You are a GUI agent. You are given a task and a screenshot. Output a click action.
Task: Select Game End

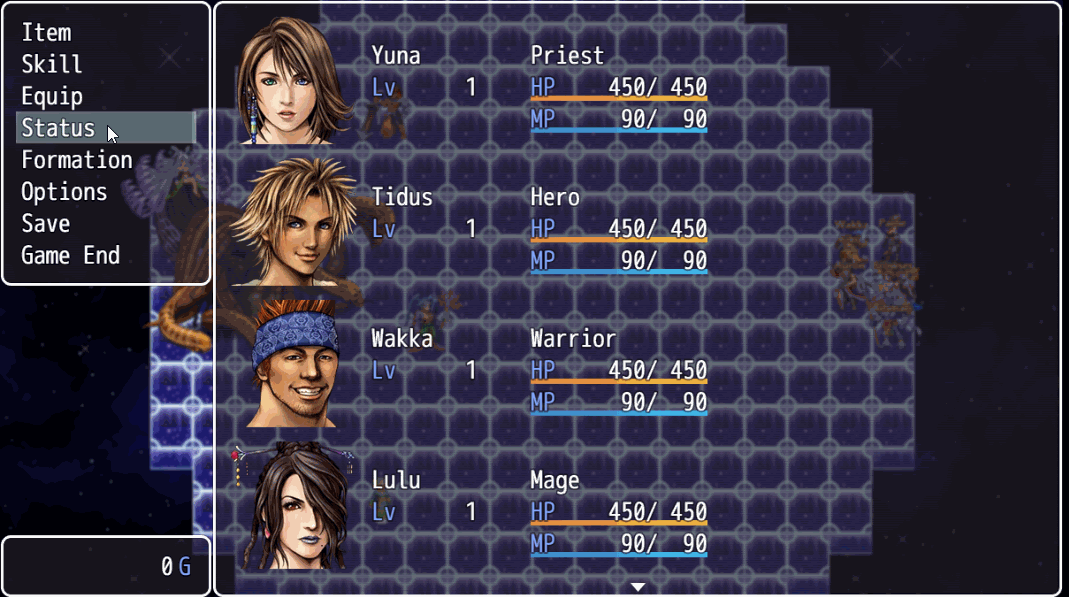70,256
